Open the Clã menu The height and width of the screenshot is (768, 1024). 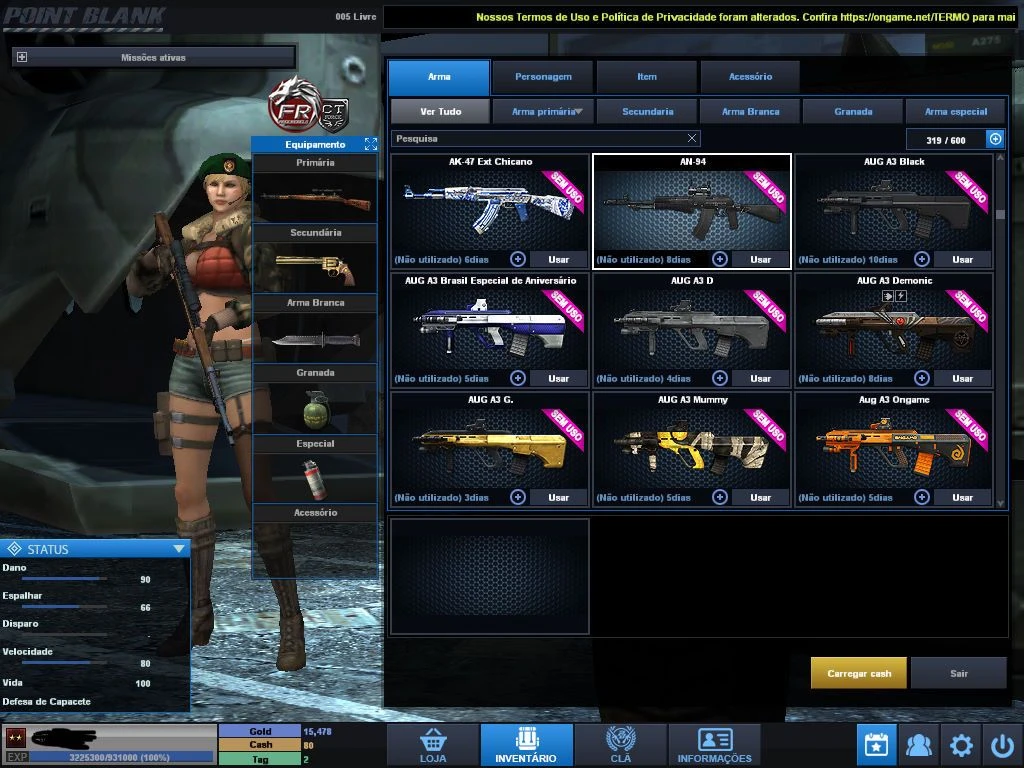coord(620,745)
